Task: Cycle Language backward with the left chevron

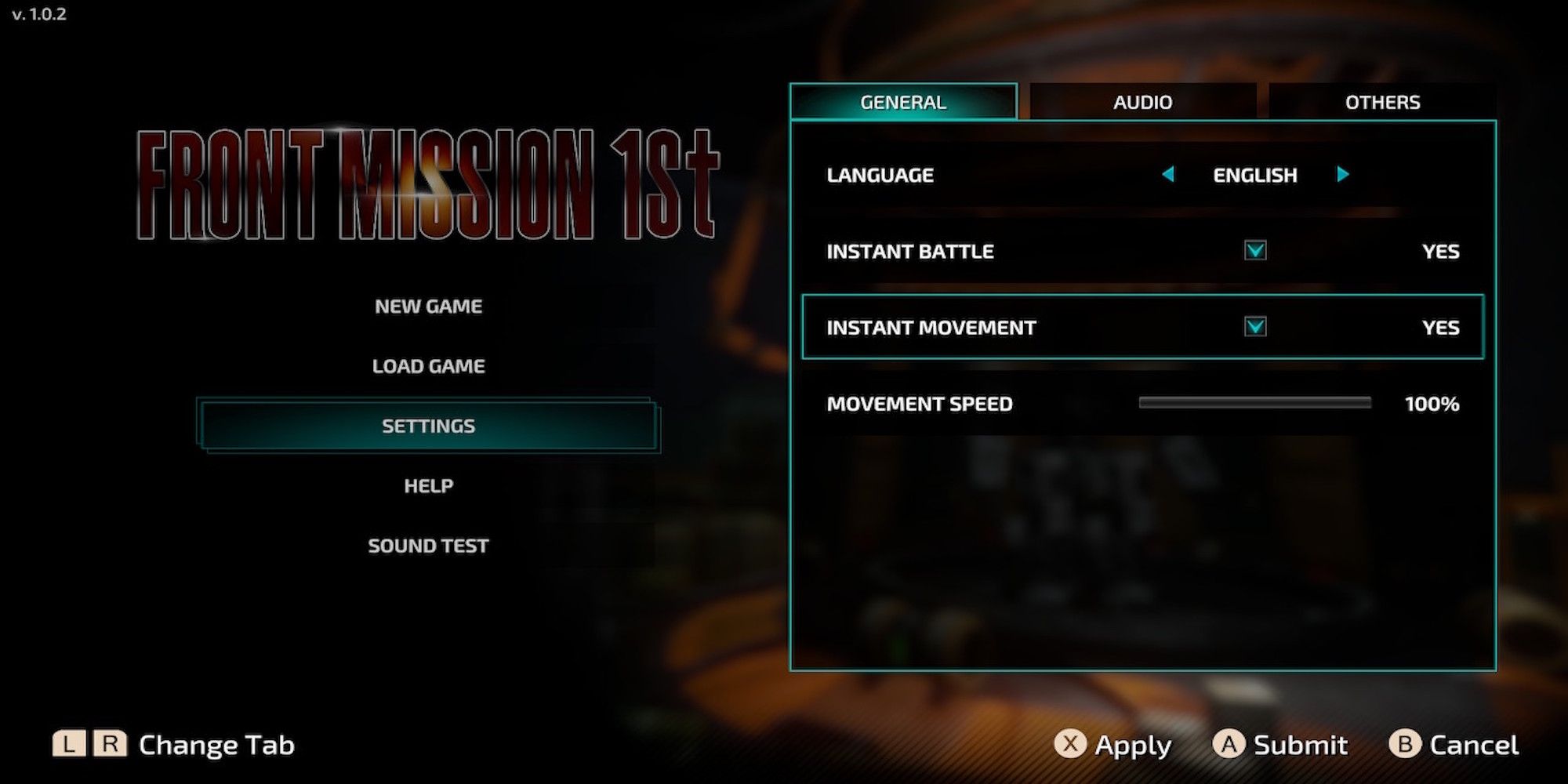Action: (1167, 175)
